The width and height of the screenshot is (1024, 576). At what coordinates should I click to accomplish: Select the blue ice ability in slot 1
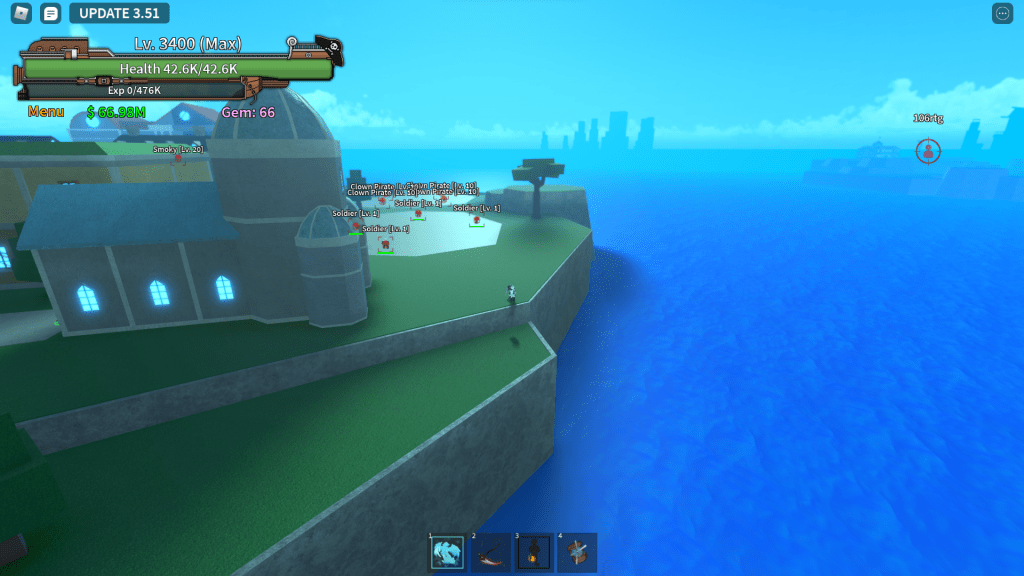(447, 552)
